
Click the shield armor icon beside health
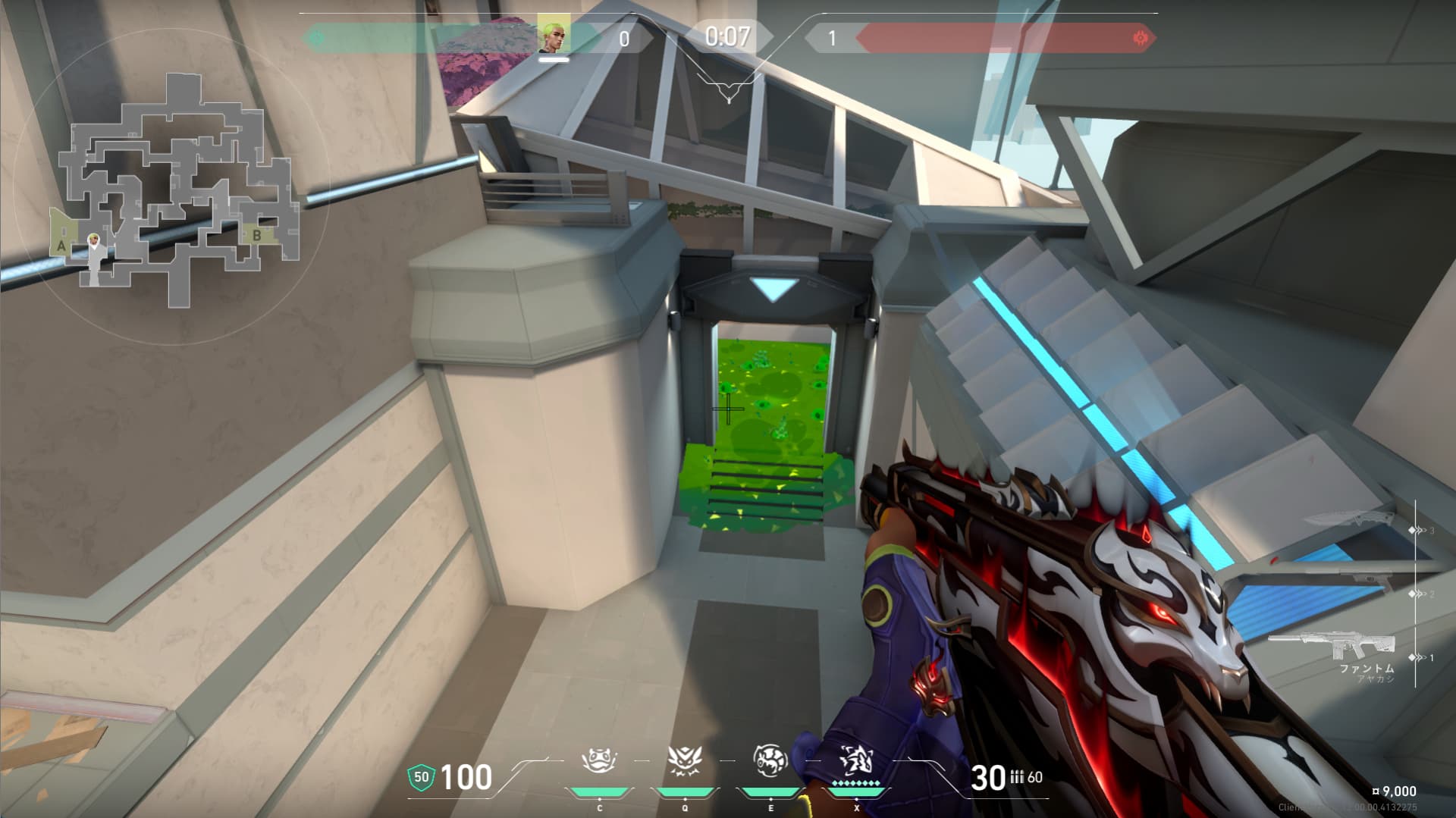[421, 777]
